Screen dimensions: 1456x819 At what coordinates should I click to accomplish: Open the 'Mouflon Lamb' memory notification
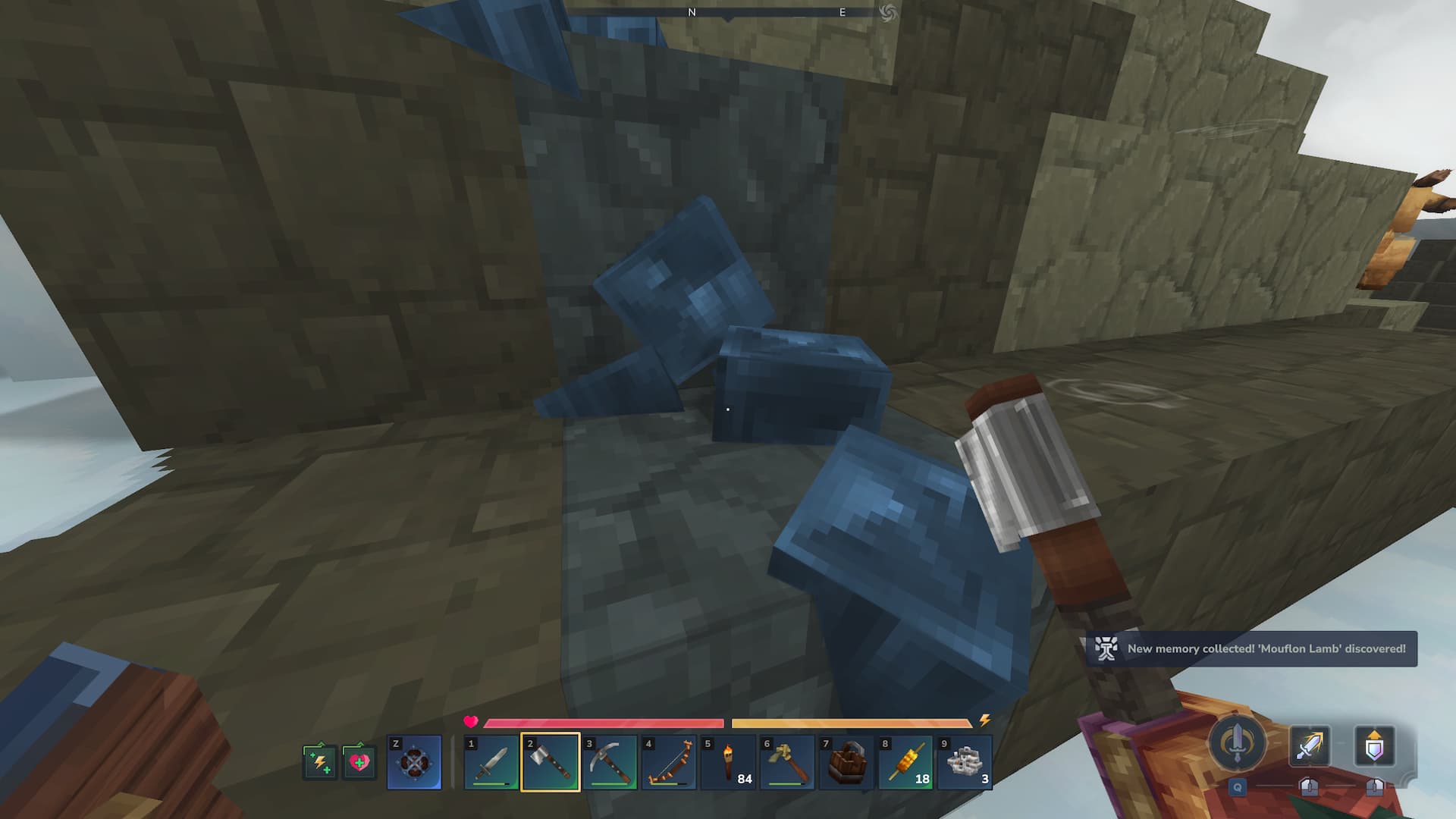point(1251,649)
